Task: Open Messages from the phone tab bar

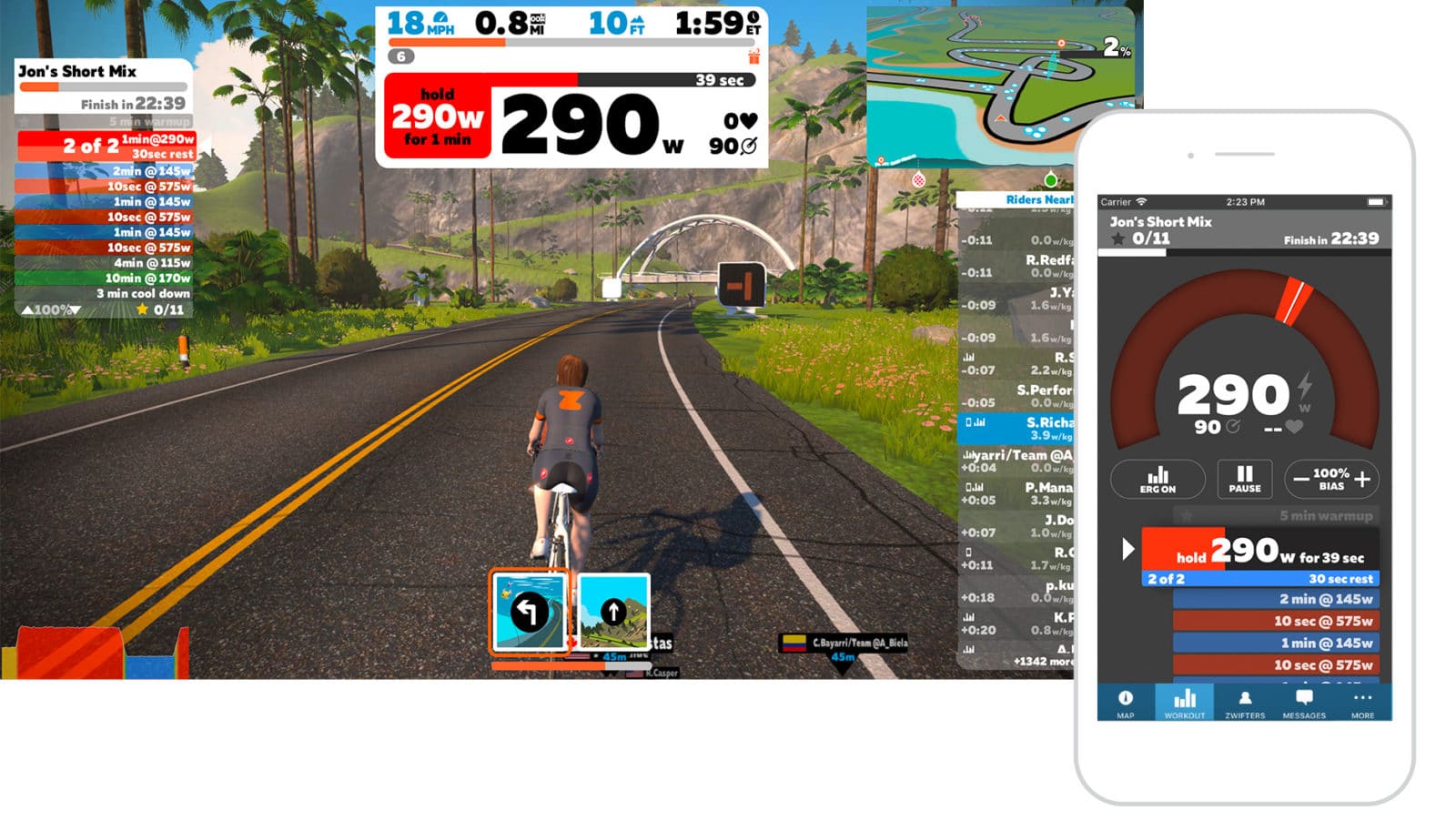Action: click(x=1306, y=696)
